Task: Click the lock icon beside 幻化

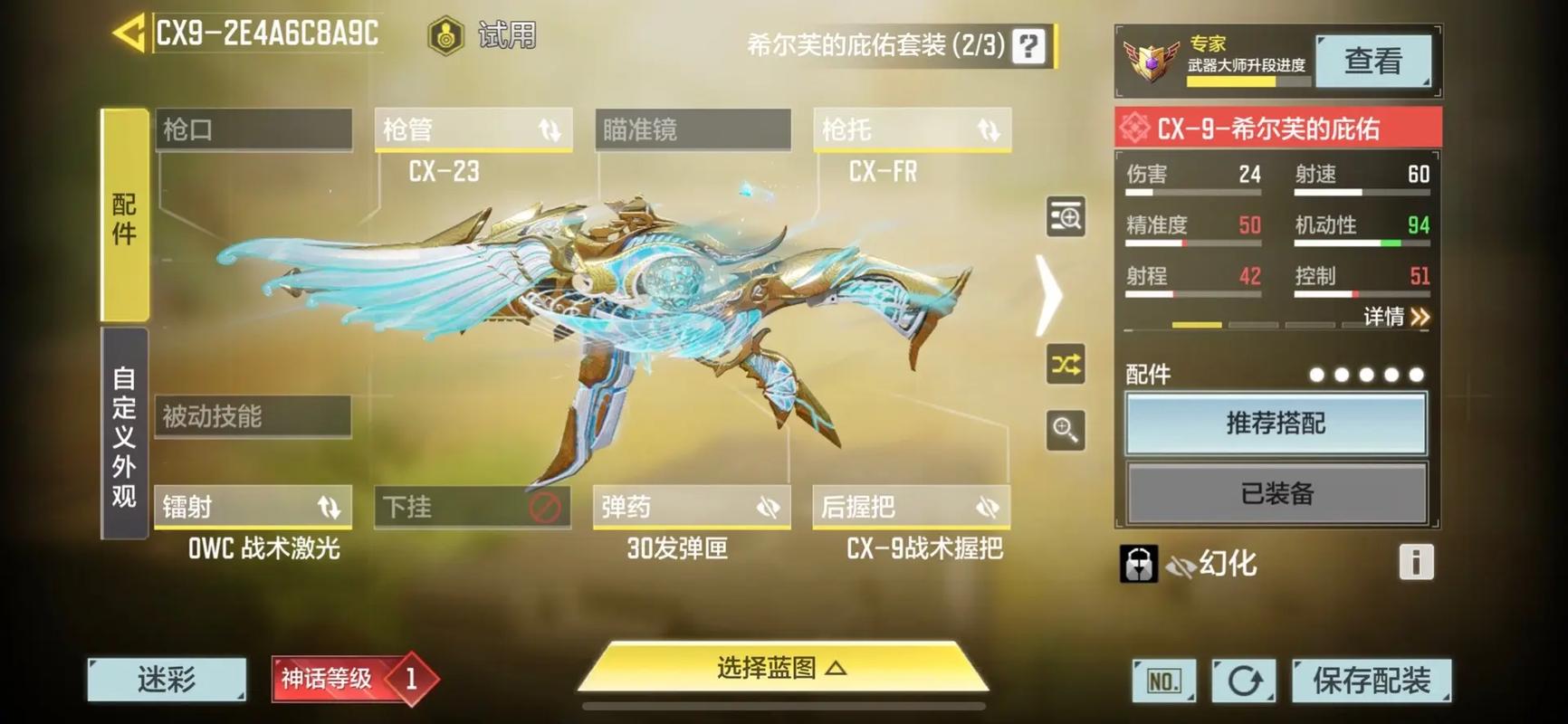Action: point(1138,562)
